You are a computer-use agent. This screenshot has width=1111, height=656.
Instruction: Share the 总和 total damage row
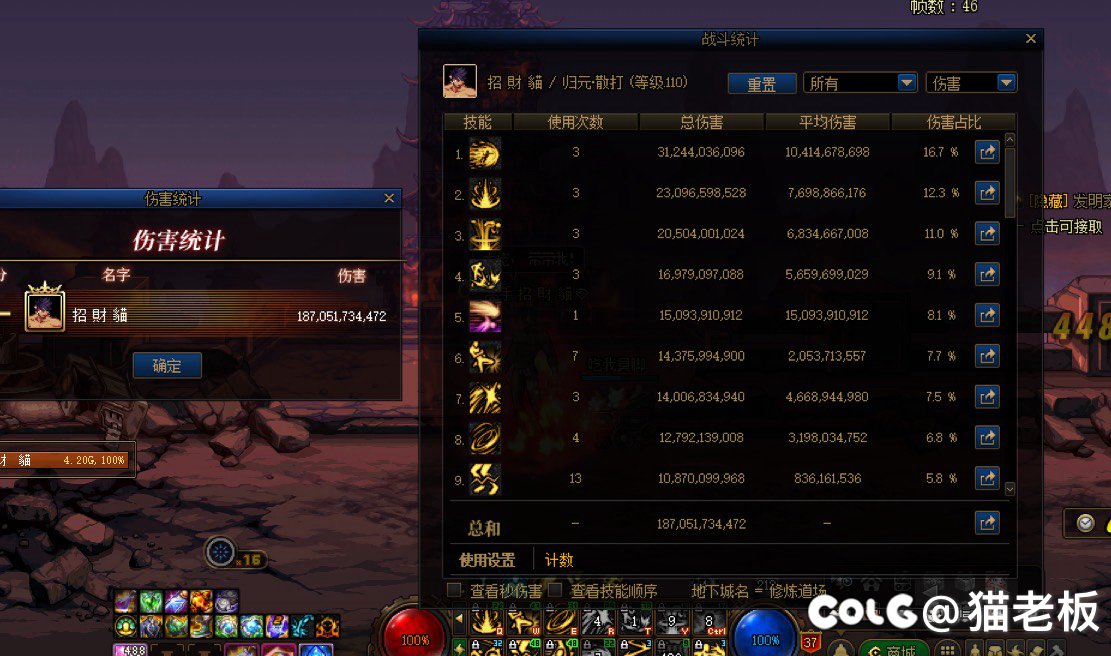click(x=987, y=523)
